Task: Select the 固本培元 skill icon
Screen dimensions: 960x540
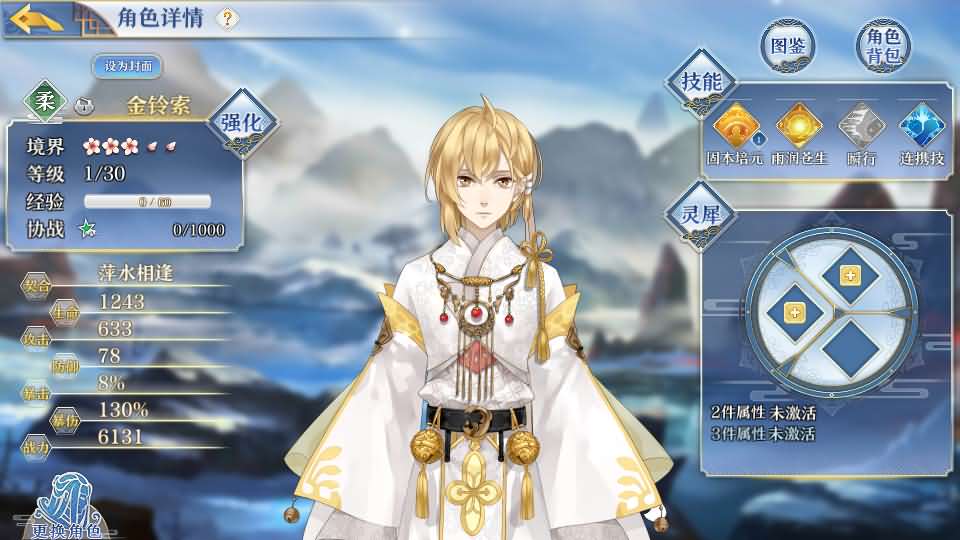Action: 735,128
